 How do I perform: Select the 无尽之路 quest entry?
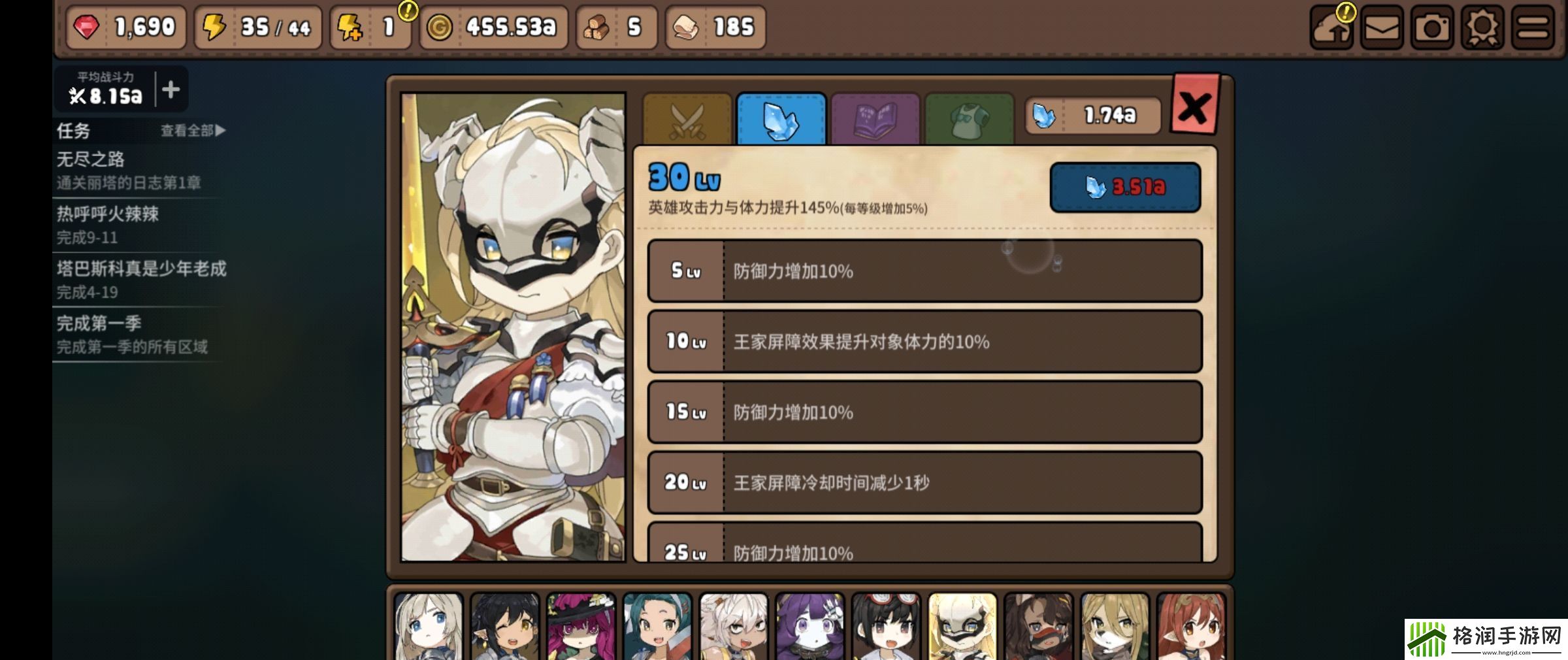91,159
